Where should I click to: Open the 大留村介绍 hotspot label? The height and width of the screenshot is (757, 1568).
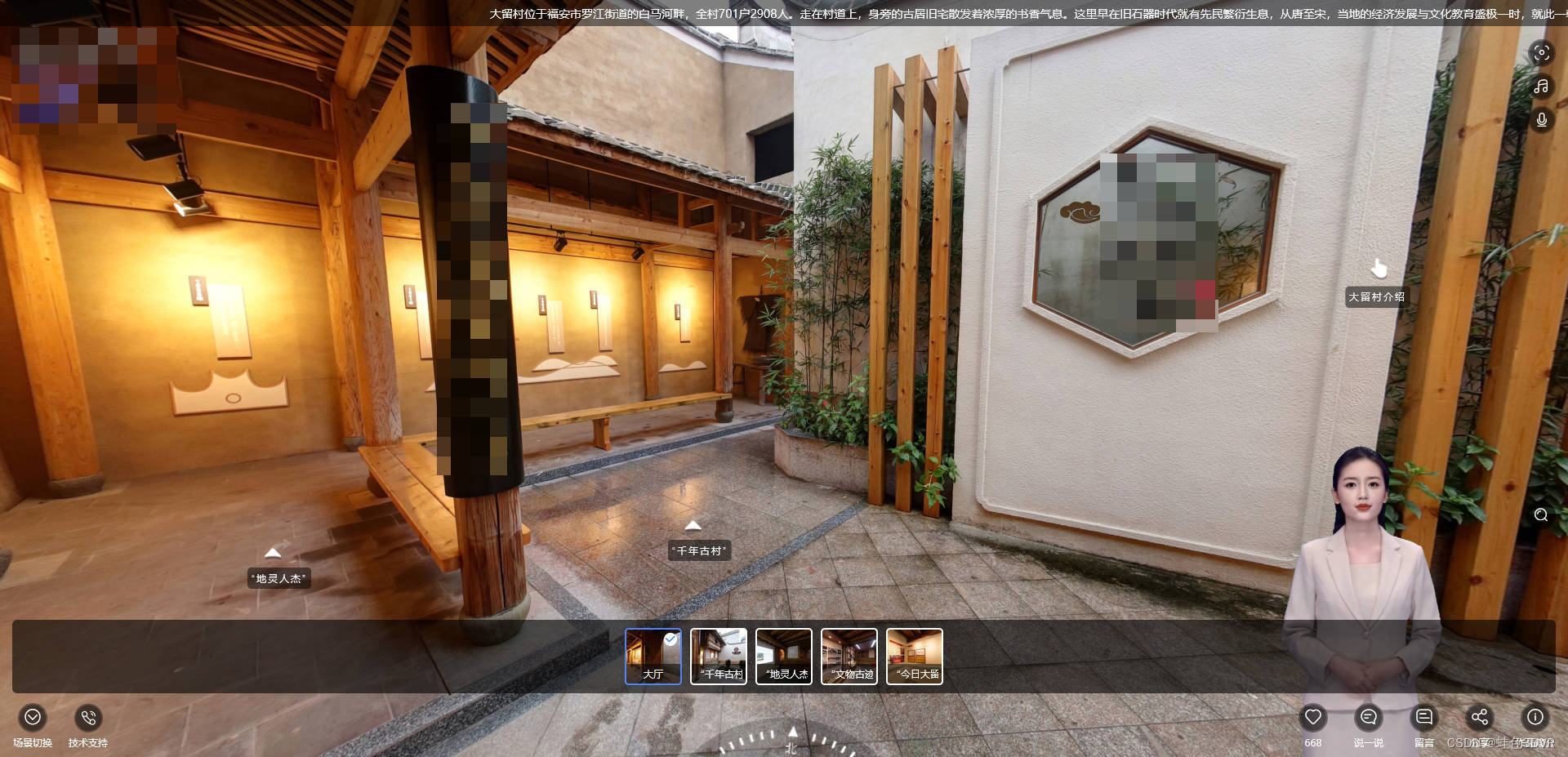(x=1377, y=296)
